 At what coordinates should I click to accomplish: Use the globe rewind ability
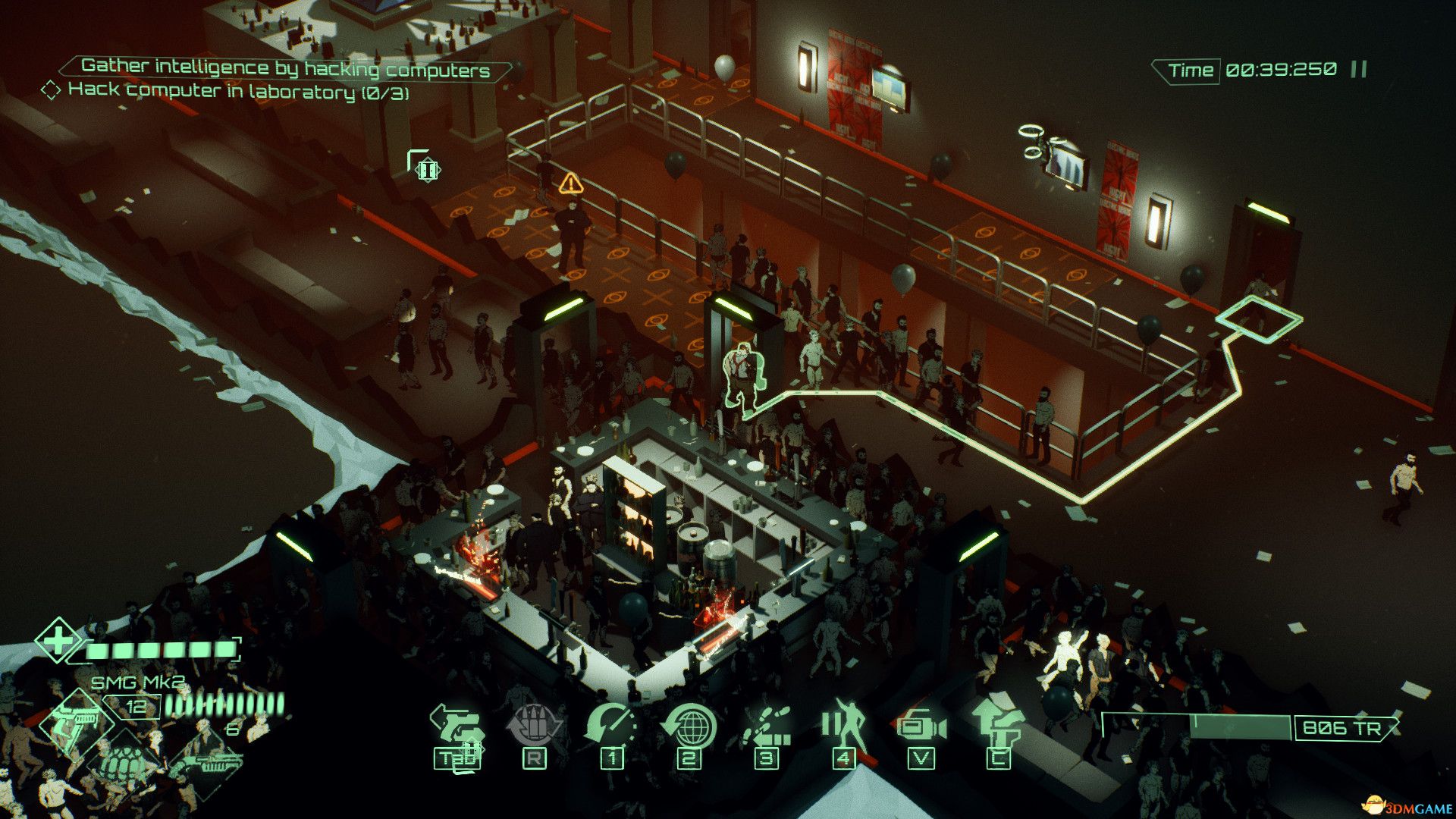coord(689,726)
